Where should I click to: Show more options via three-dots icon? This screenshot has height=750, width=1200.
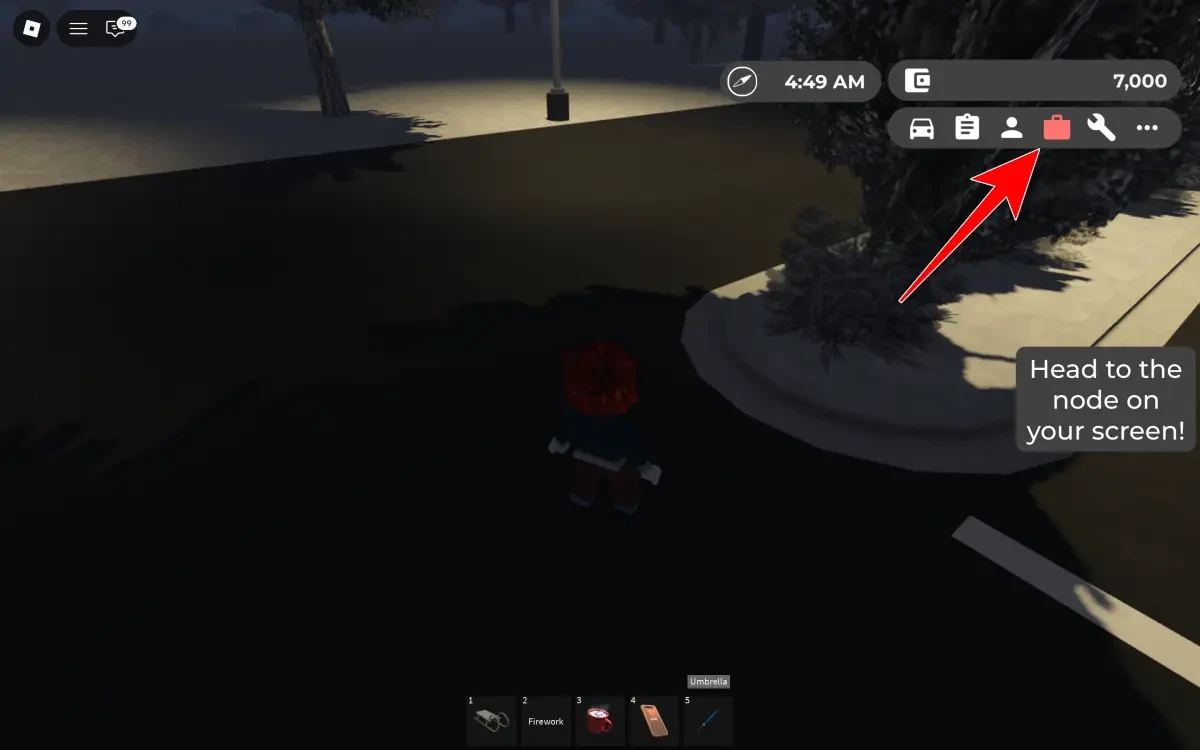click(1147, 128)
